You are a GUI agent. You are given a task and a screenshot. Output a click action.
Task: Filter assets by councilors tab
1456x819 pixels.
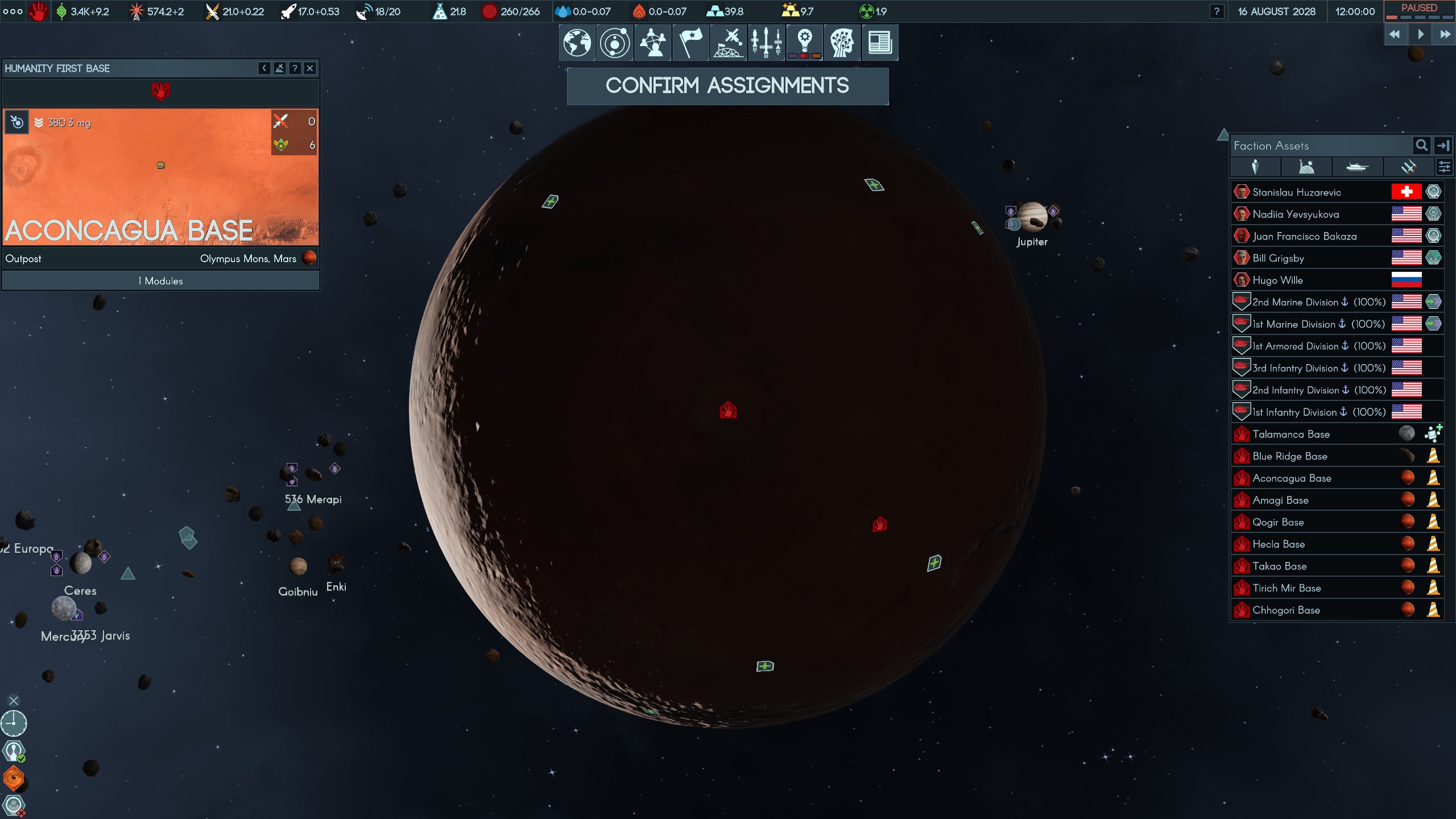point(1255,167)
